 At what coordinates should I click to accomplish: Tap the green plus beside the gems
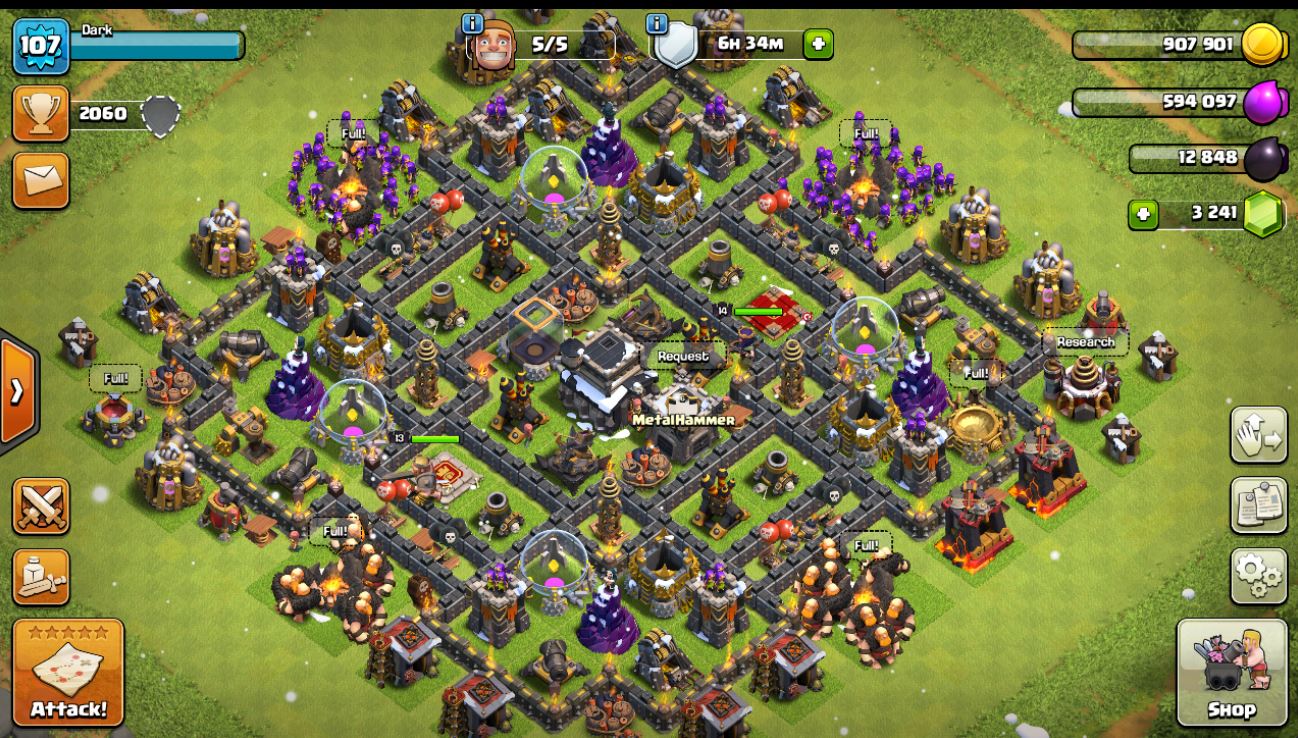1142,213
